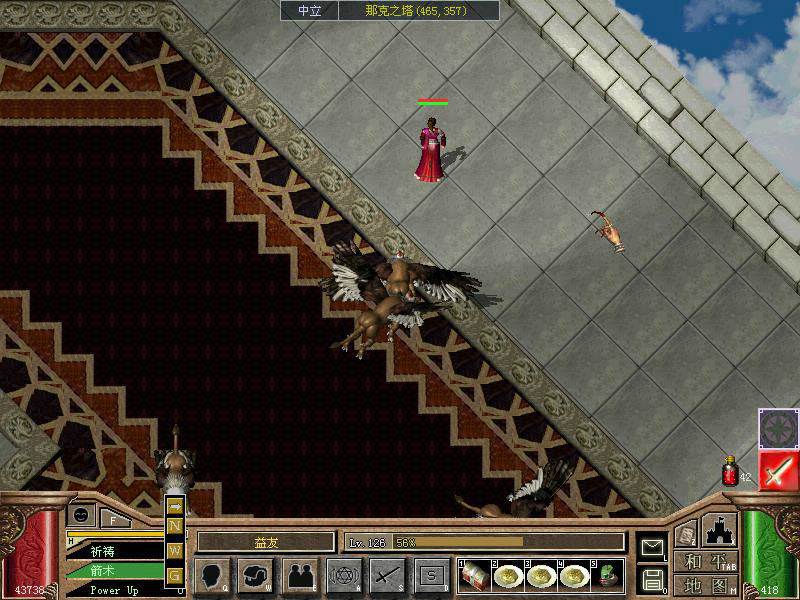This screenshot has height=600, width=800.
Task: Click the square S button
Action: [432, 575]
